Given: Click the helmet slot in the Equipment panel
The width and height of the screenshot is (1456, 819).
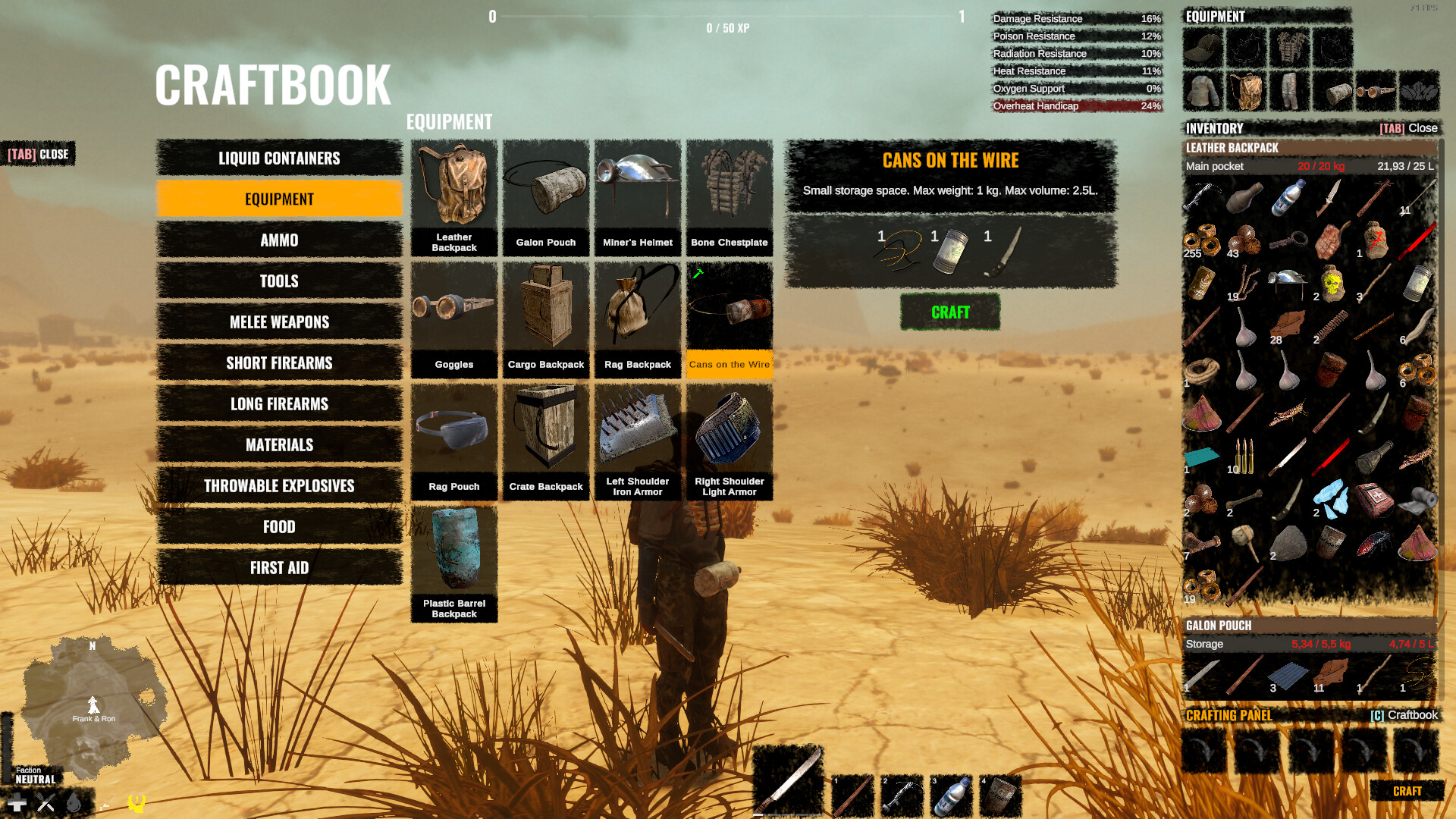Looking at the screenshot, I should click(x=1202, y=47).
